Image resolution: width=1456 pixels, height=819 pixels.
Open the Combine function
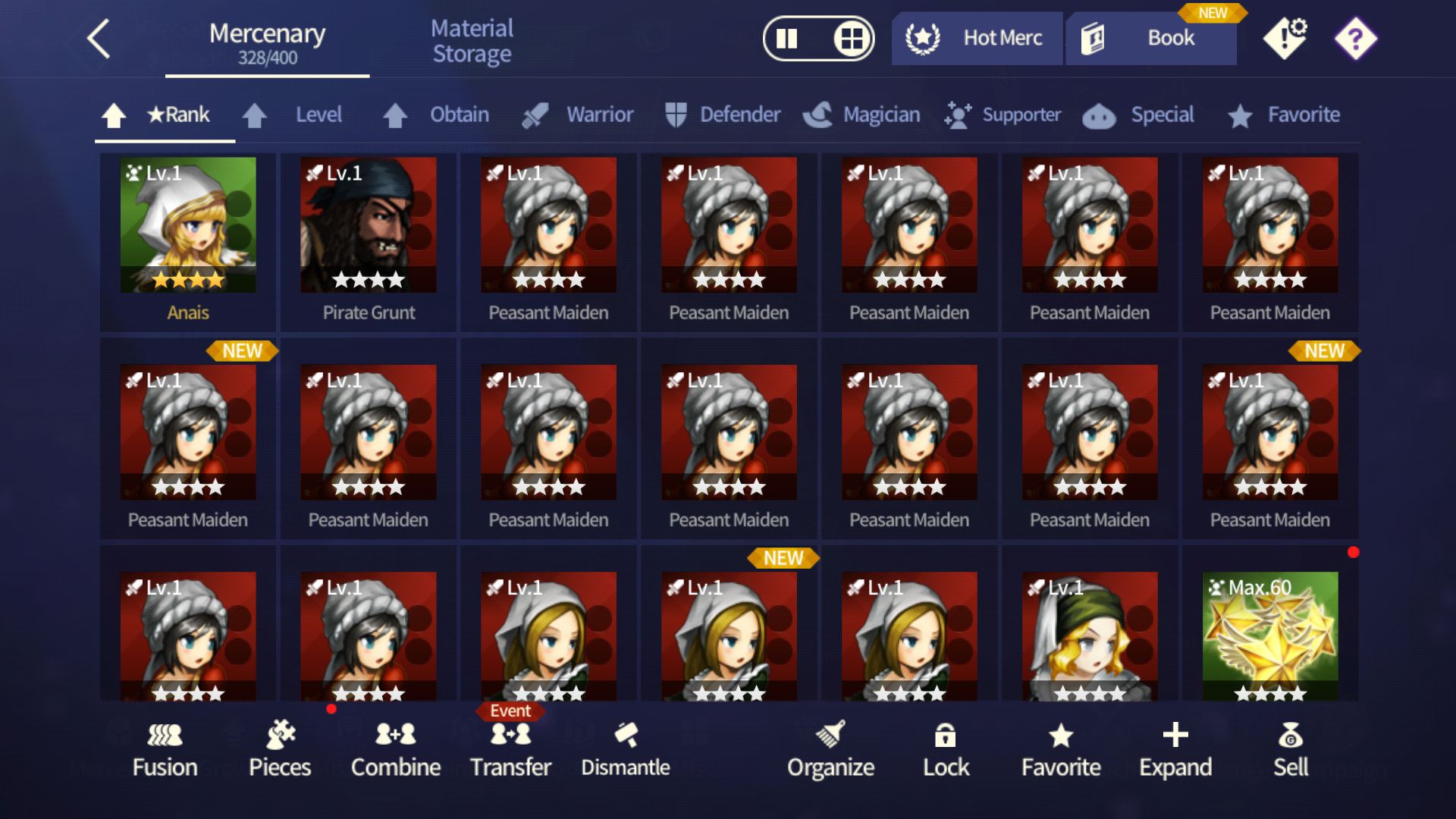(395, 751)
